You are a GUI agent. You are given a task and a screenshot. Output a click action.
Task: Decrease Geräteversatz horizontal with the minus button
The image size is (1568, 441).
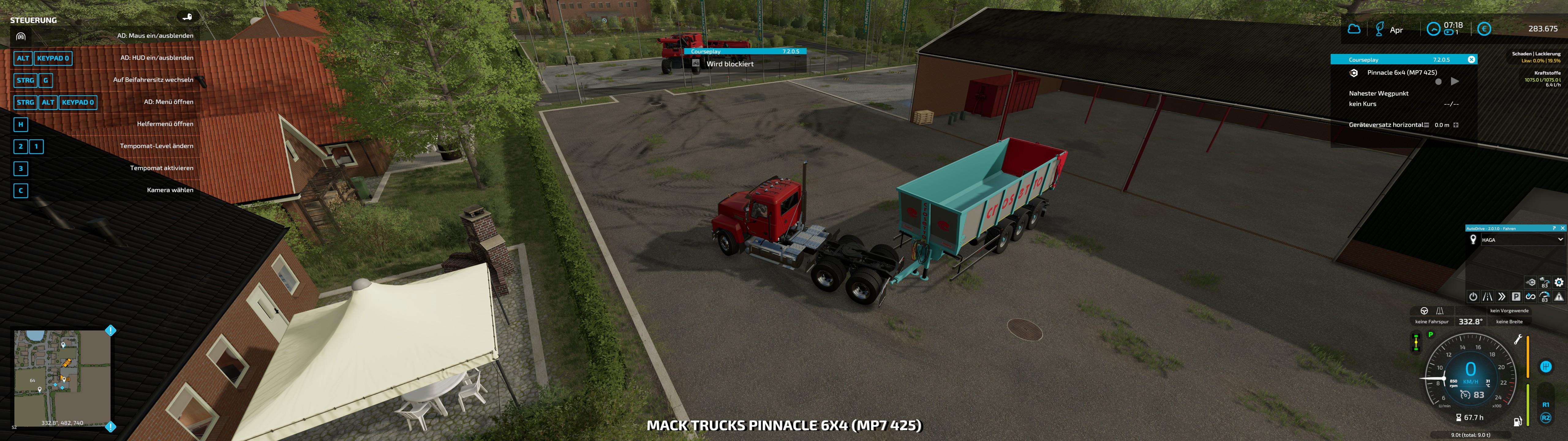click(1426, 125)
